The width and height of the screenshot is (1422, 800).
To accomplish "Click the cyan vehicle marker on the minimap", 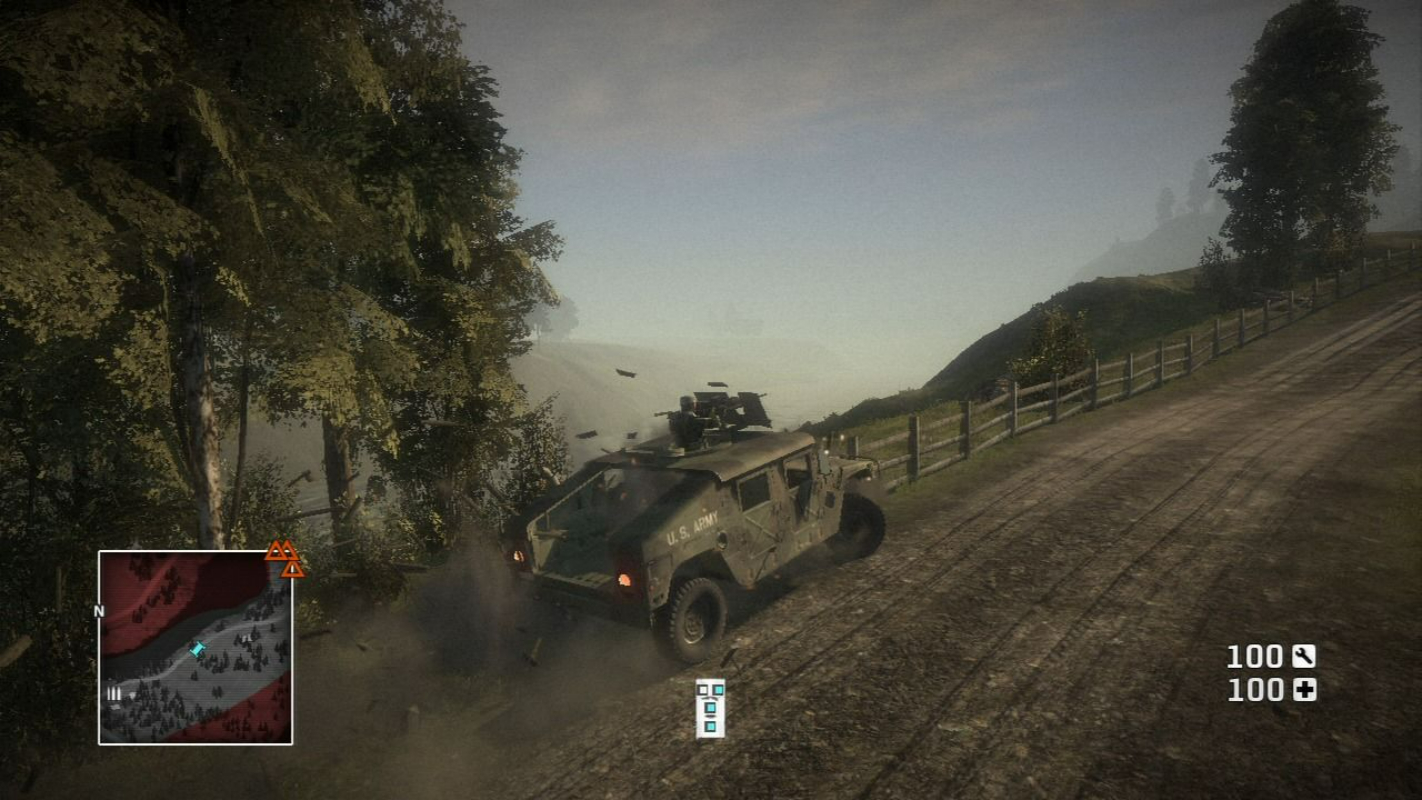I will click(x=196, y=650).
